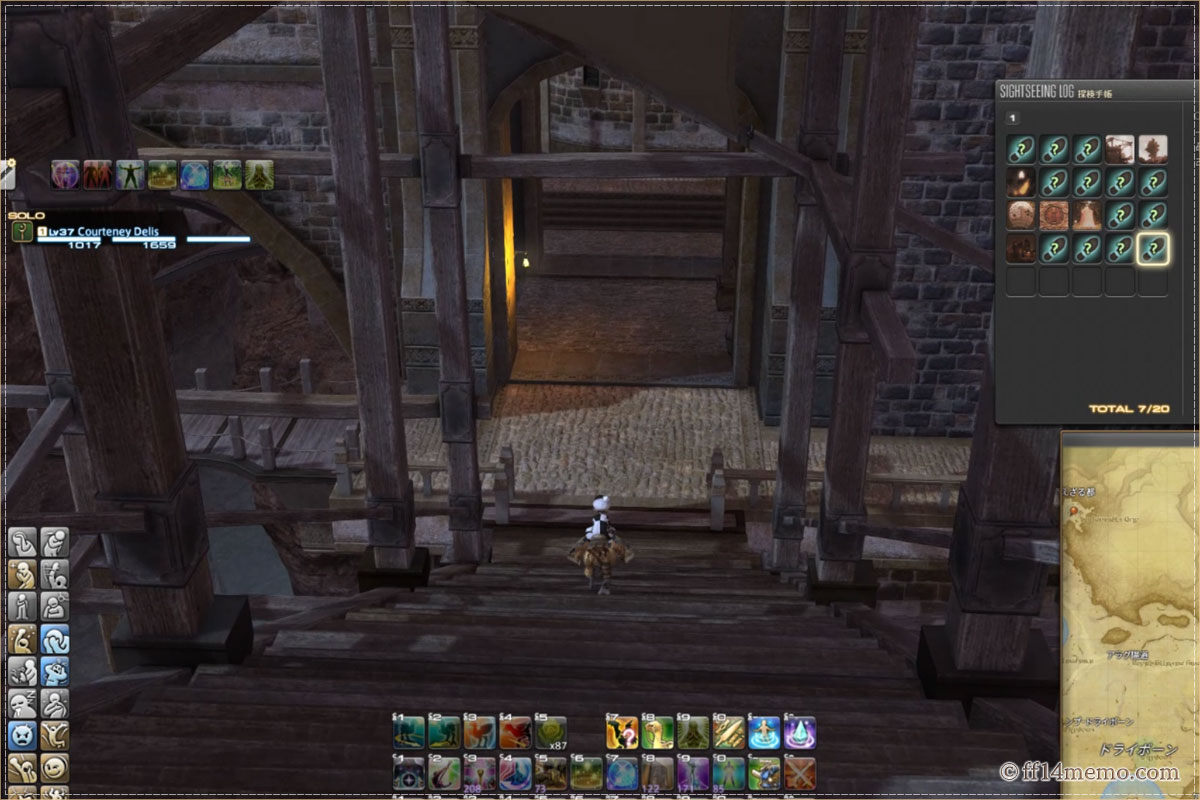Activate the blue crystal teleport action
The height and width of the screenshot is (800, 1200).
pyautogui.click(x=800, y=734)
